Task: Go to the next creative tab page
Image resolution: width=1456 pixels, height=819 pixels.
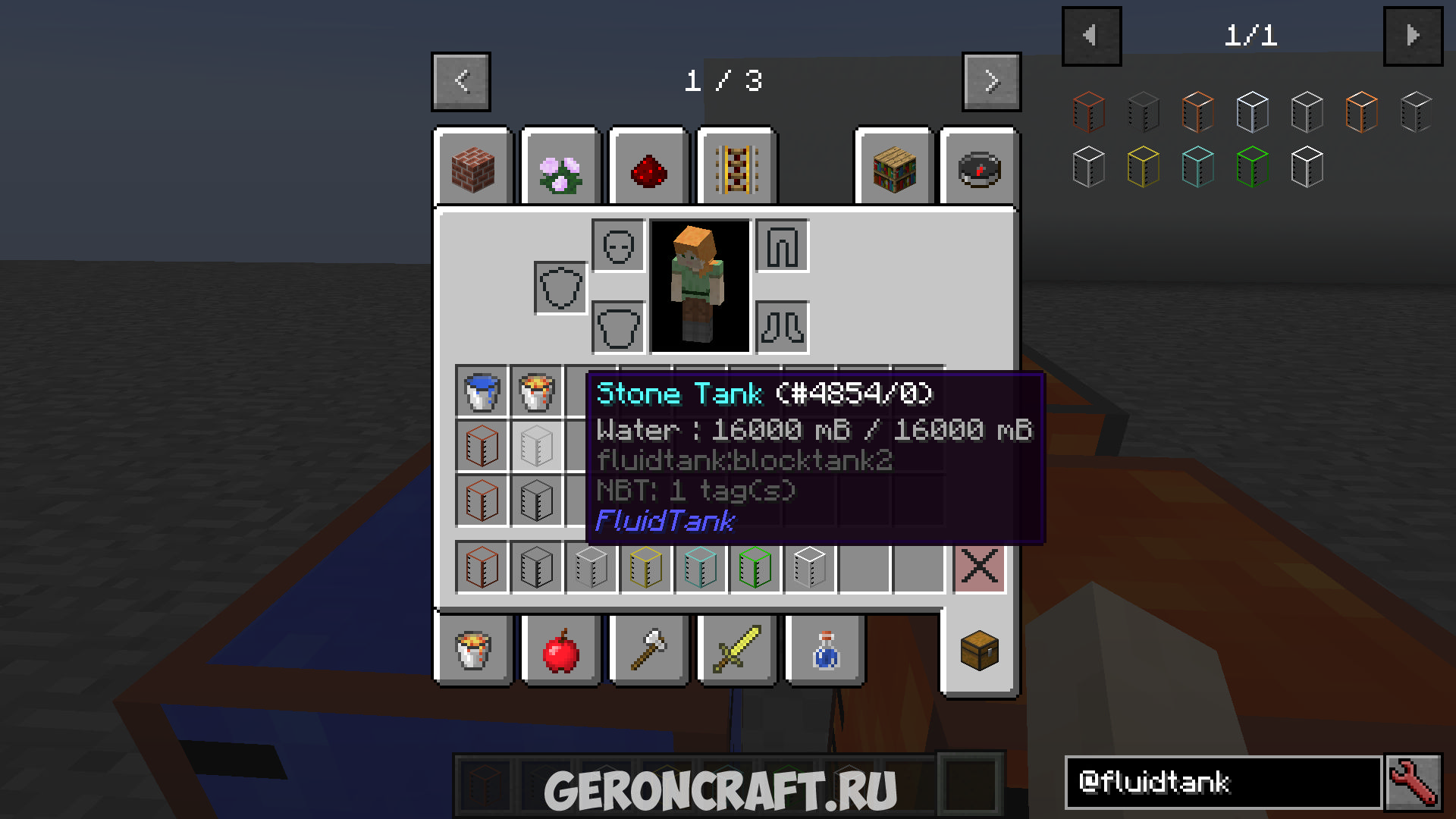Action: tap(991, 81)
